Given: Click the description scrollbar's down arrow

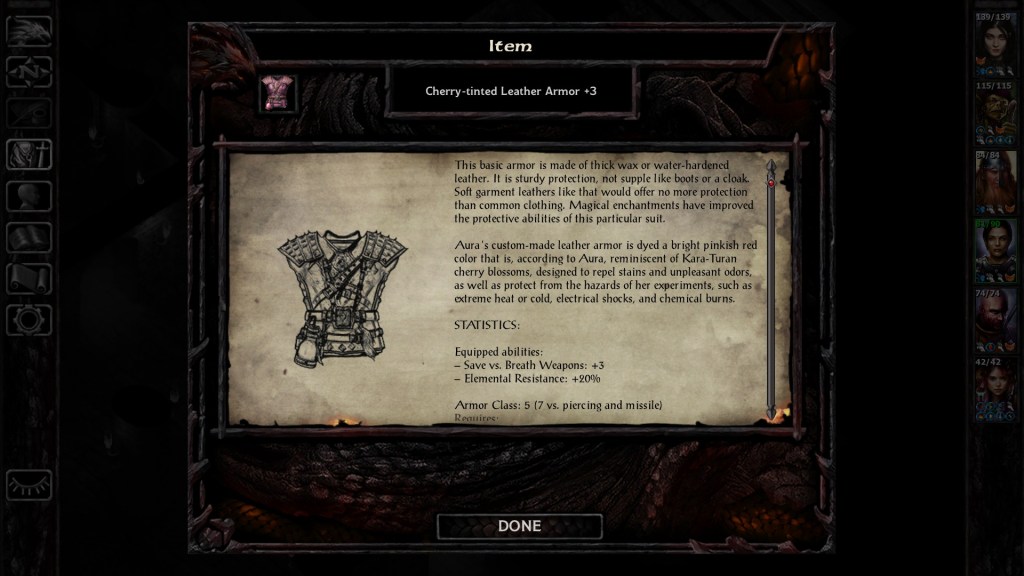Looking at the screenshot, I should click(770, 411).
